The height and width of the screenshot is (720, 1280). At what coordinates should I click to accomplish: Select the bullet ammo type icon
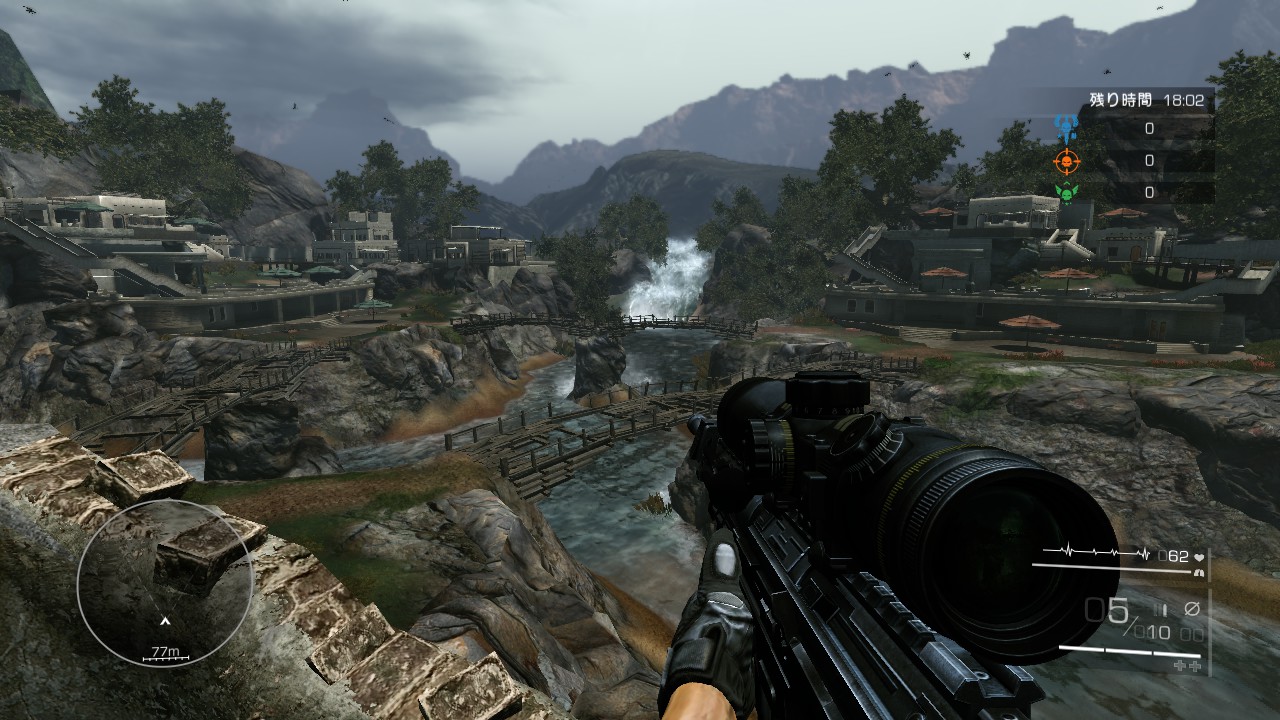pos(1162,609)
